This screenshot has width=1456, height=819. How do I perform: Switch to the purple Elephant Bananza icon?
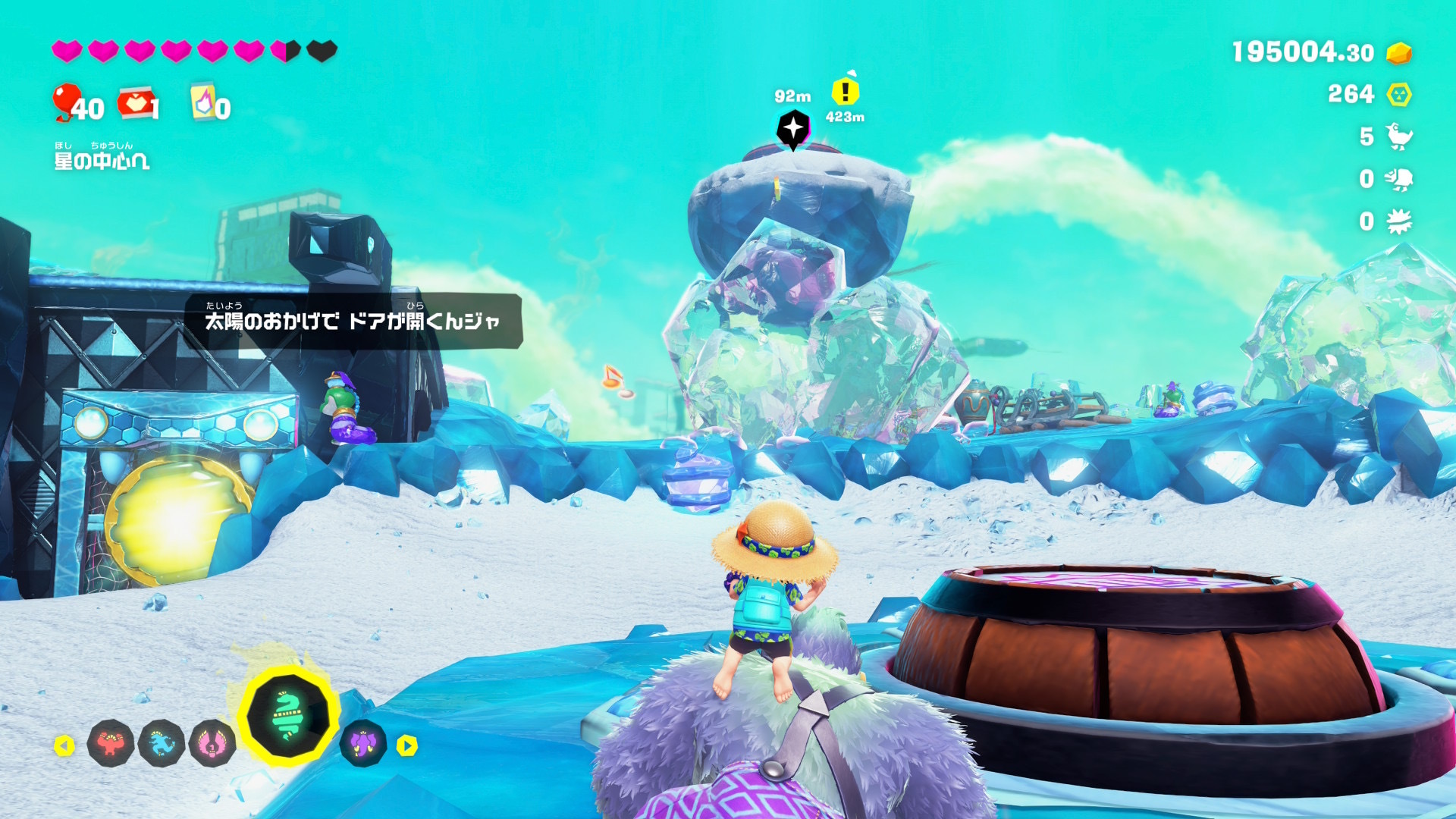(363, 743)
